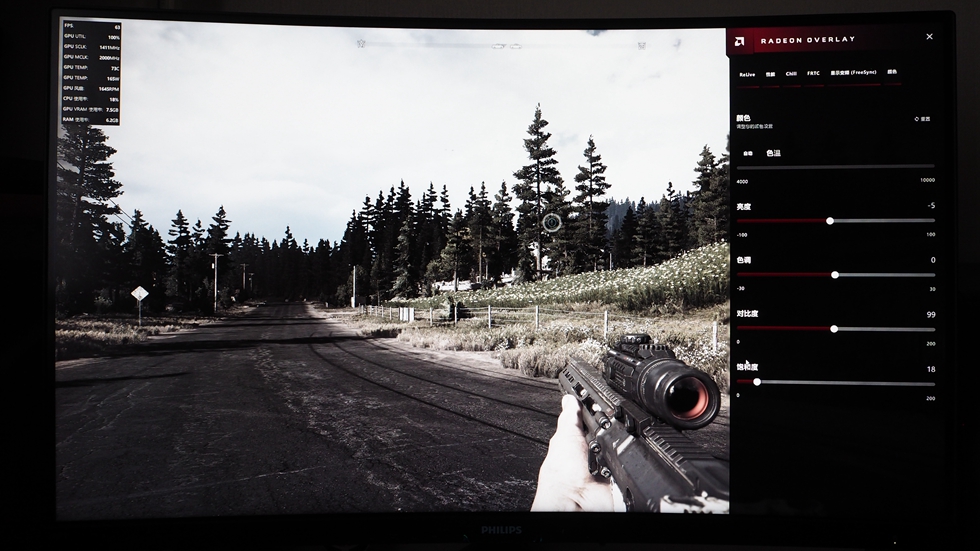Switch to the ReLive tab
Screen dimensions: 980x551
coord(747,73)
